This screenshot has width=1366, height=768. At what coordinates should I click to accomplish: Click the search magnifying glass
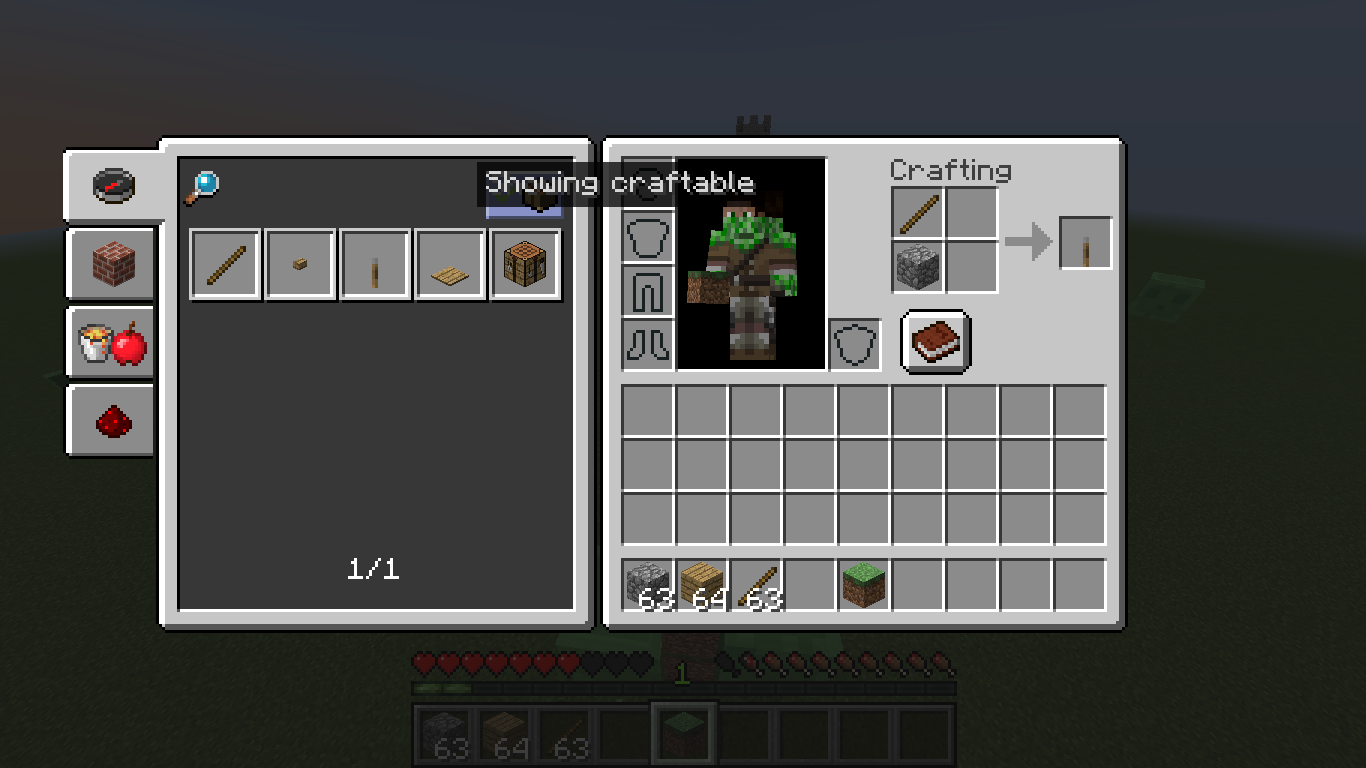click(203, 184)
